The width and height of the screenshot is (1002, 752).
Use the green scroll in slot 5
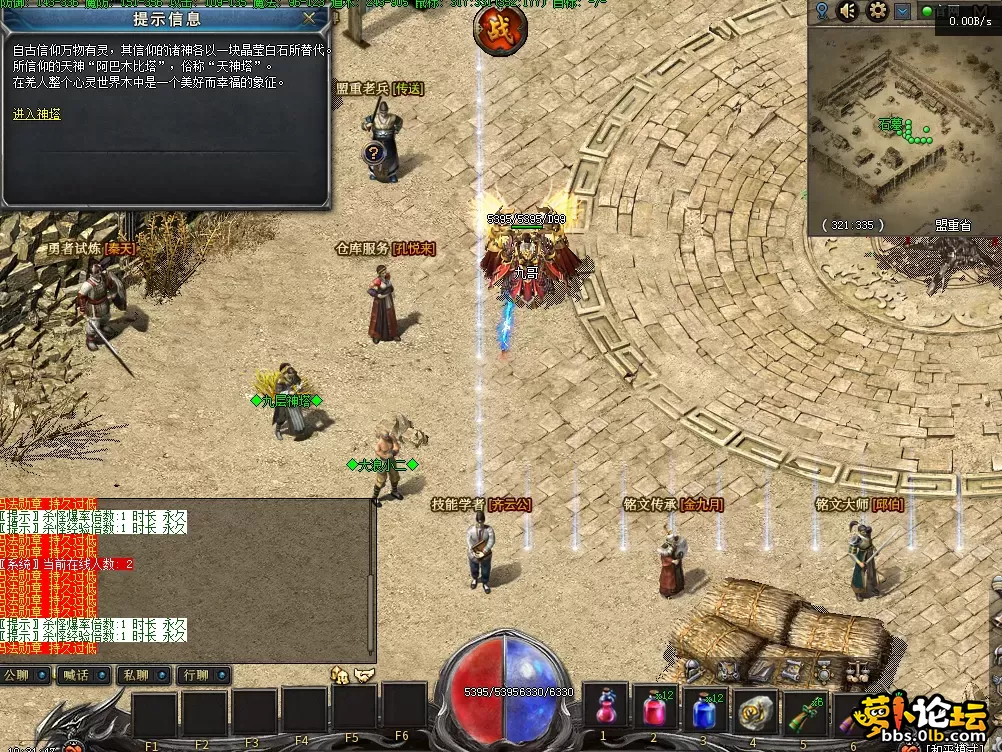pyautogui.click(x=804, y=709)
